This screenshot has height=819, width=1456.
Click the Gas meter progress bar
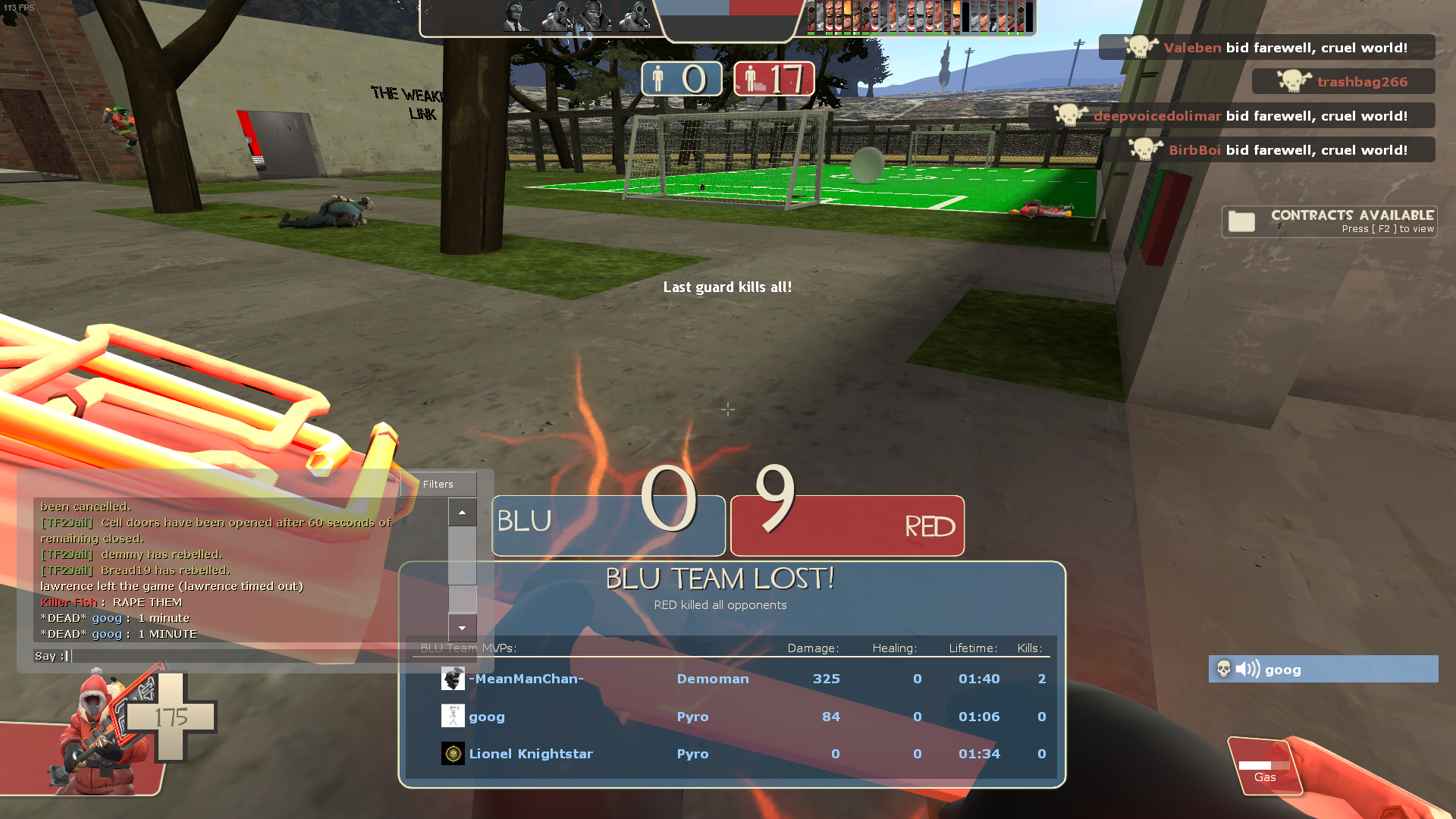[1265, 766]
